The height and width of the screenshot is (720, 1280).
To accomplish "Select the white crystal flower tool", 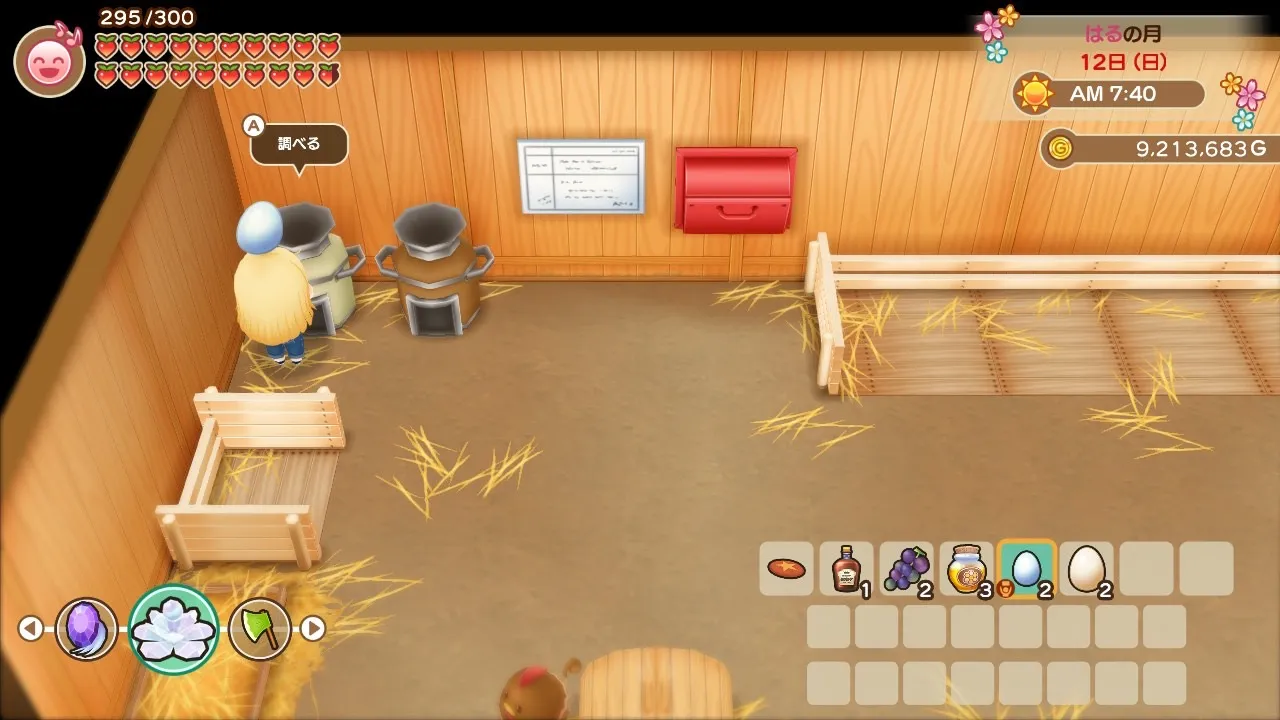I will tap(174, 628).
